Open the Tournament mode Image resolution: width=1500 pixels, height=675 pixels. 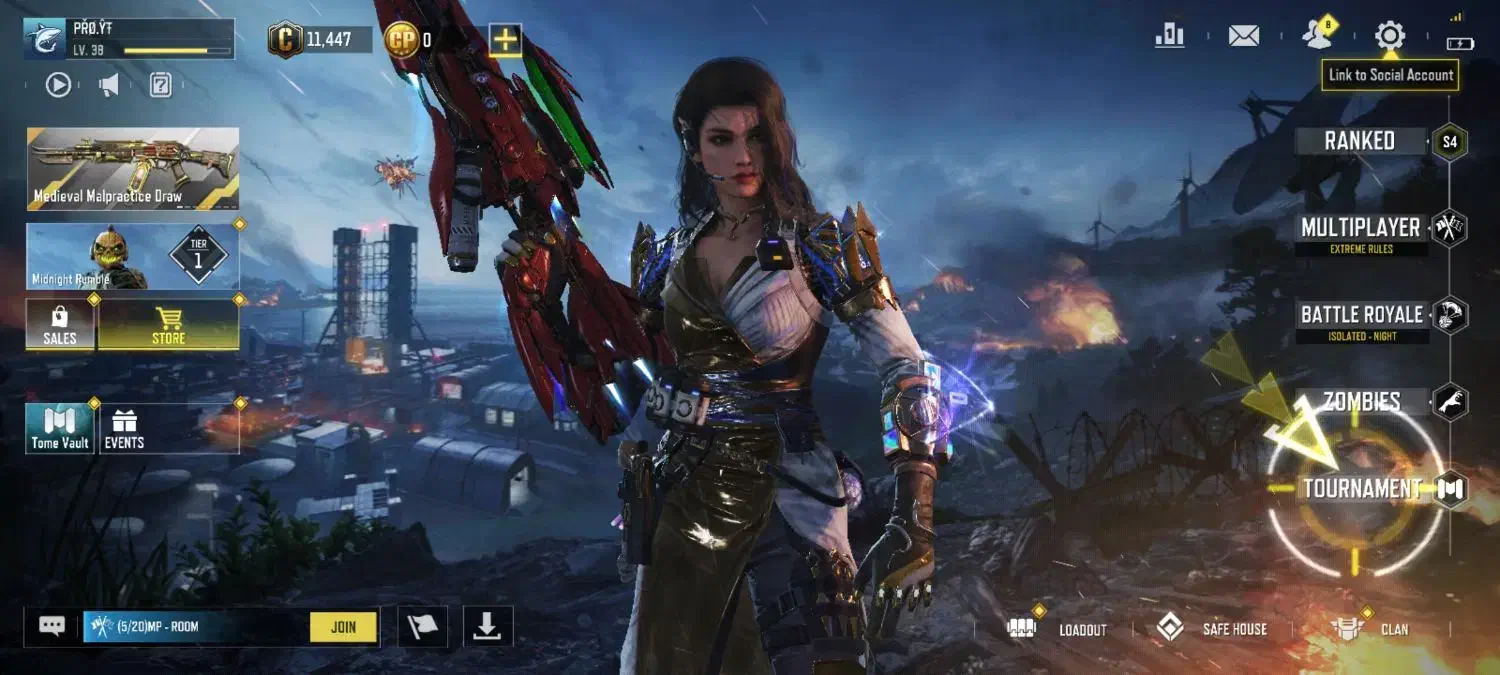1363,488
